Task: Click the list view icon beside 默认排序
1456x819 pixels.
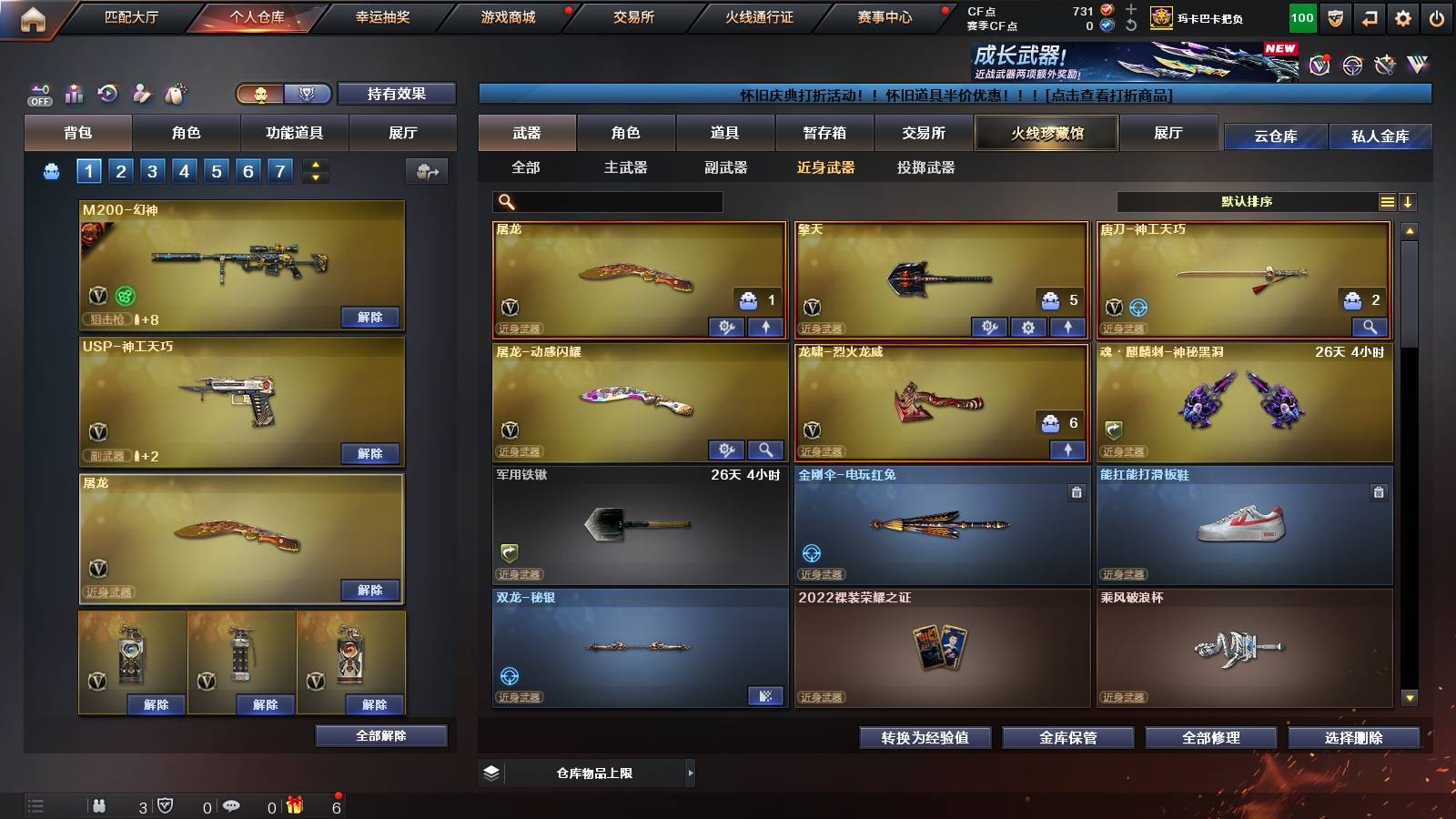Action: (x=1387, y=202)
